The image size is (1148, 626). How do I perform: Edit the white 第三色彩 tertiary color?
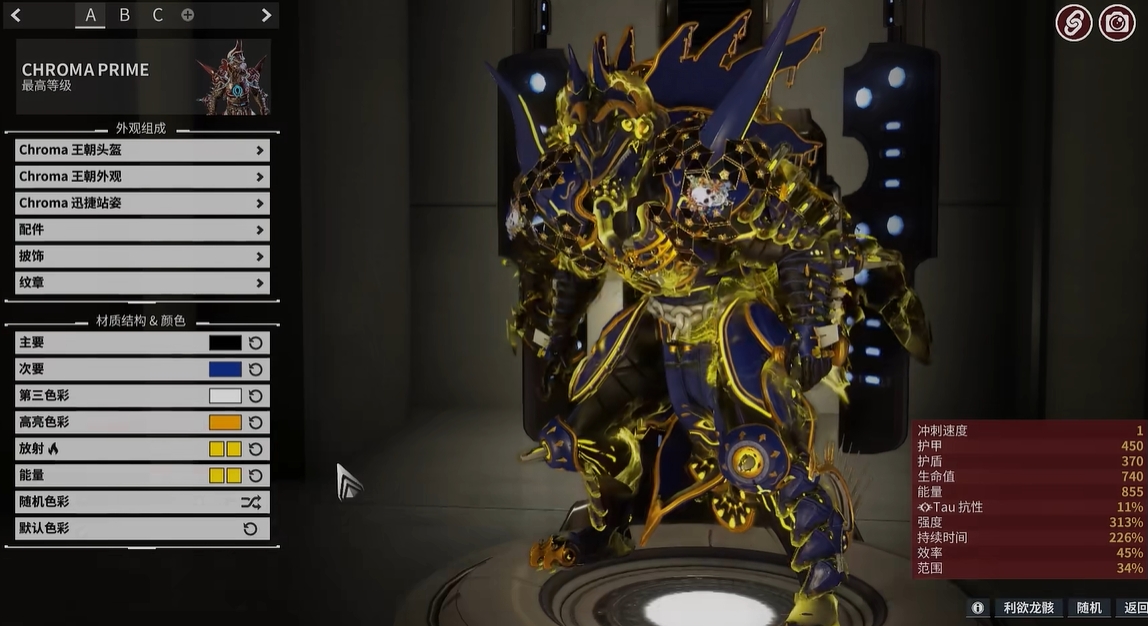pos(225,396)
